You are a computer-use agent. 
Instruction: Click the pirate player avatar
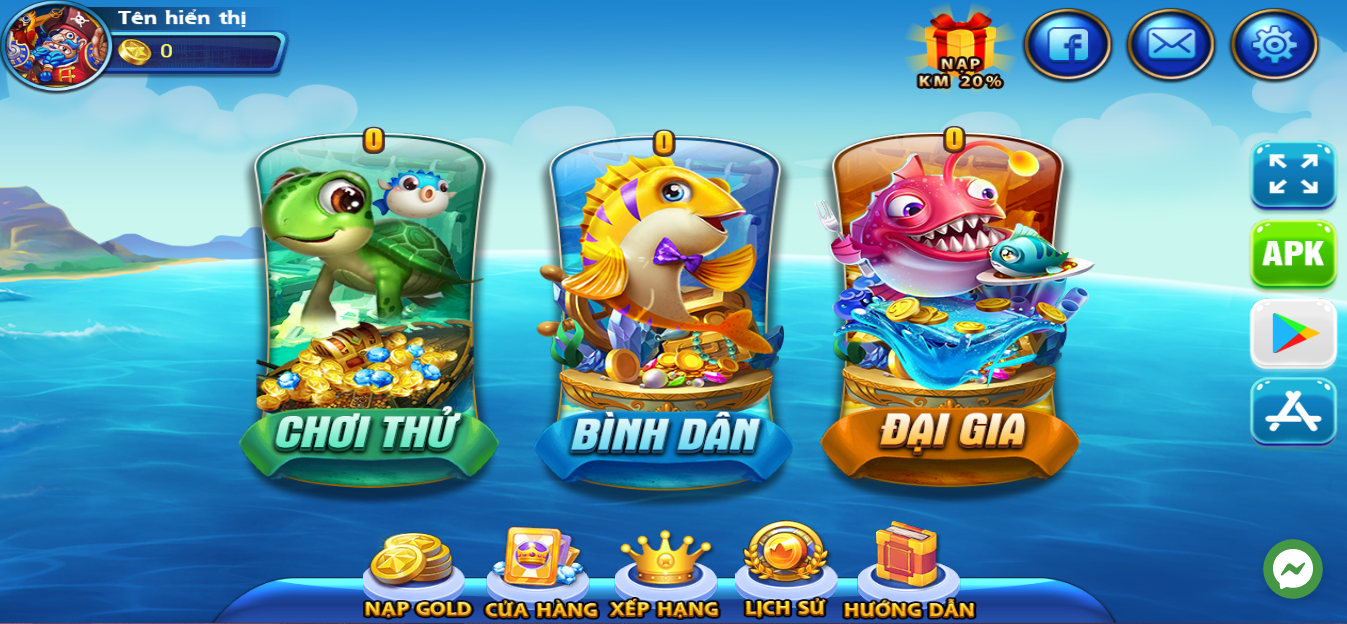[x=56, y=46]
